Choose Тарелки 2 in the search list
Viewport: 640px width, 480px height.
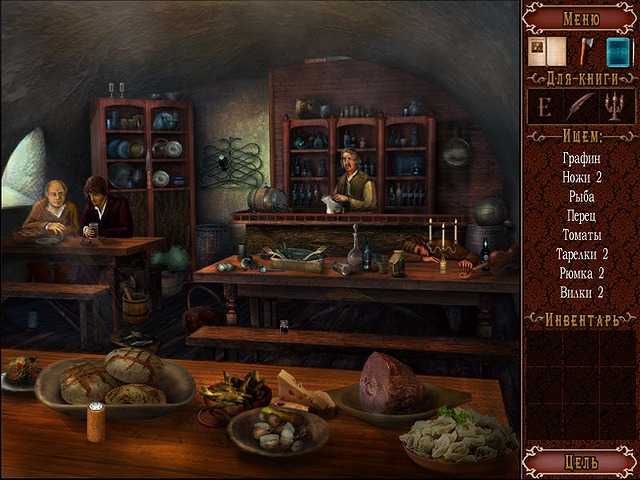tap(581, 253)
